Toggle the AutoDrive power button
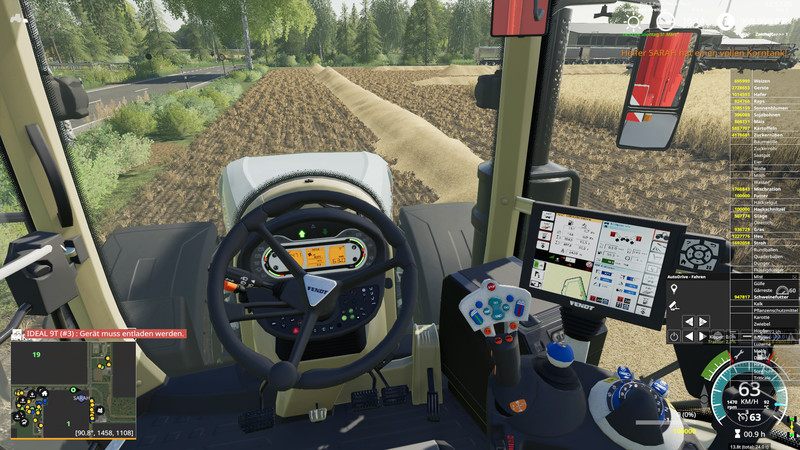Viewport: 800px width, 450px height. coord(675,337)
